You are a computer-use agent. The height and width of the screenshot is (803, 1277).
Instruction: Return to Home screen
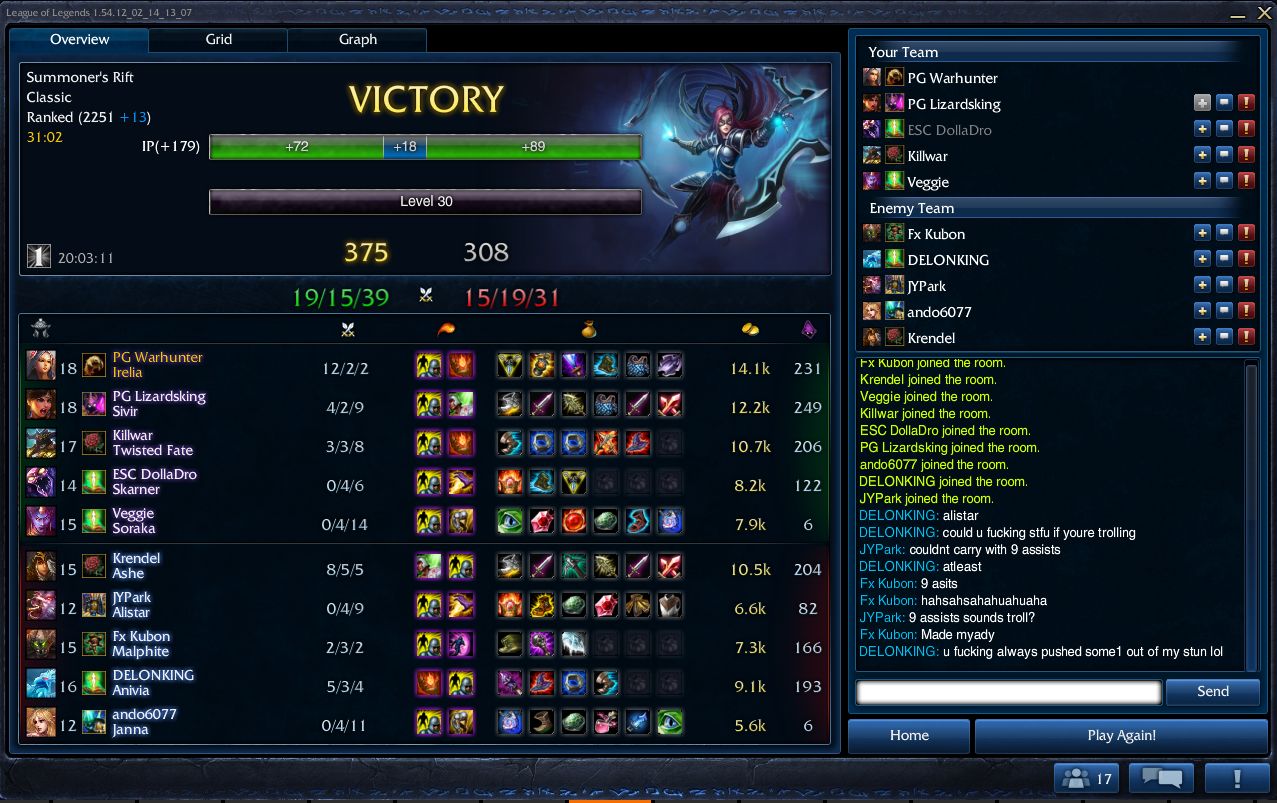[908, 735]
